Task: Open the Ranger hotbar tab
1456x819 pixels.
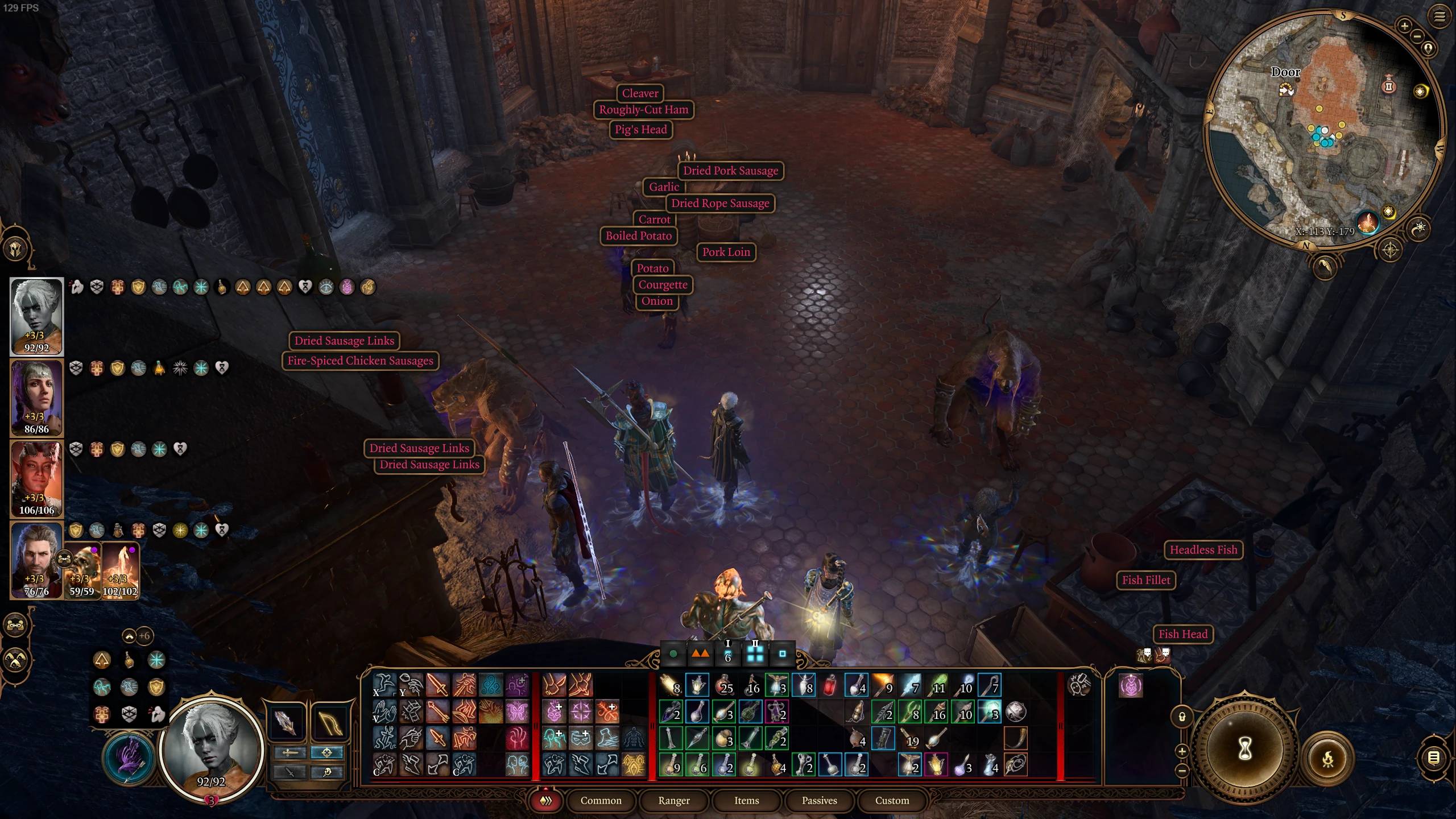Action: [673, 800]
